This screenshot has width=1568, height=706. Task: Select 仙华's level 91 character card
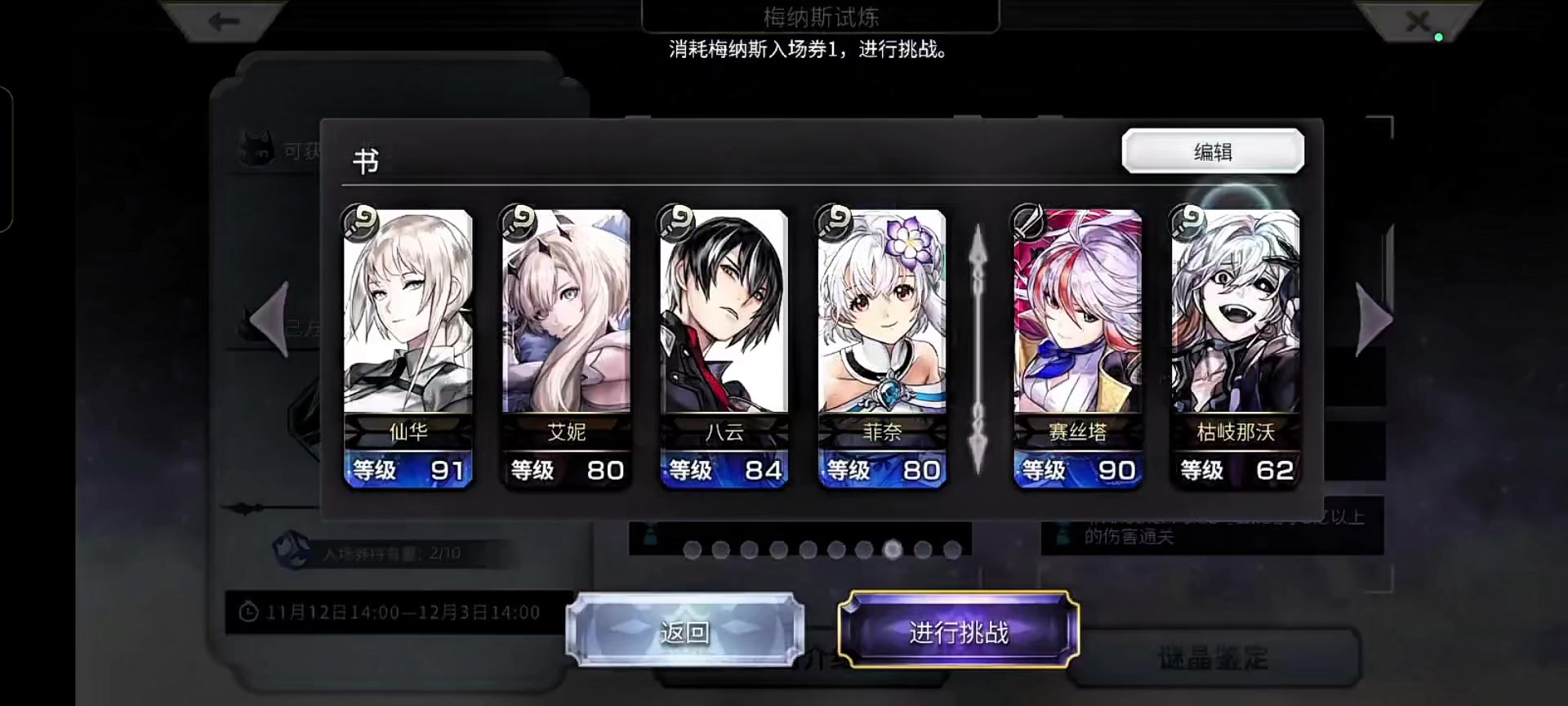408,343
